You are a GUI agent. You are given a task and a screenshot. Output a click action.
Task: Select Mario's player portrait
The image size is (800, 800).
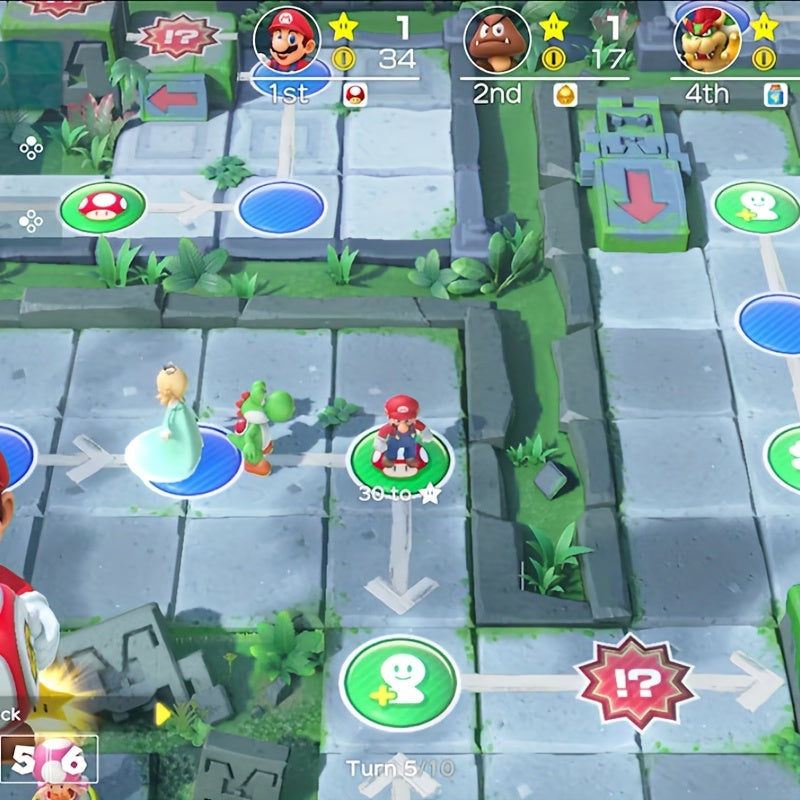click(286, 39)
